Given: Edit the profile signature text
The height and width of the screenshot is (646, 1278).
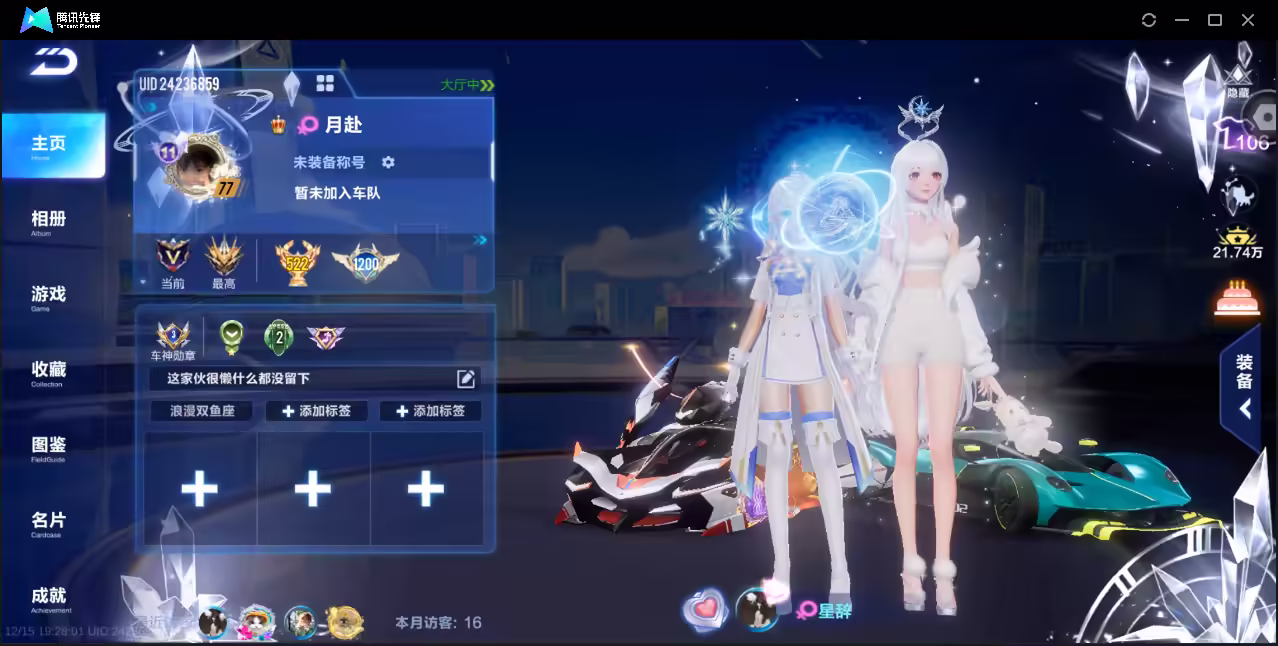Looking at the screenshot, I should click(x=466, y=378).
